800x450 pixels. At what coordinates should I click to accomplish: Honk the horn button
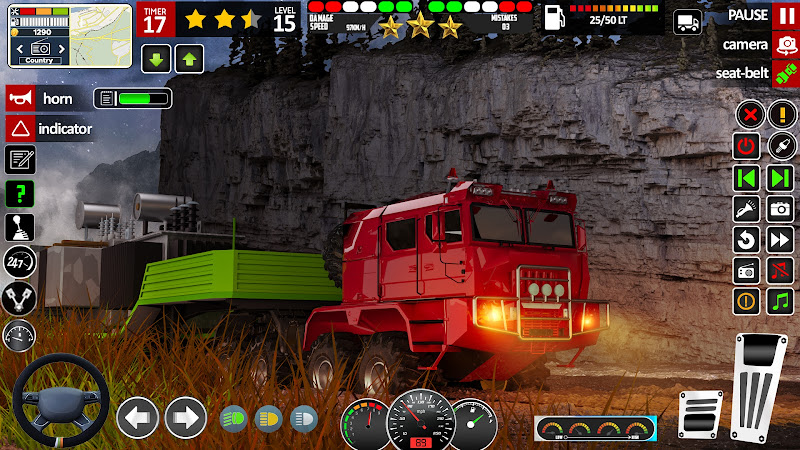click(x=20, y=98)
